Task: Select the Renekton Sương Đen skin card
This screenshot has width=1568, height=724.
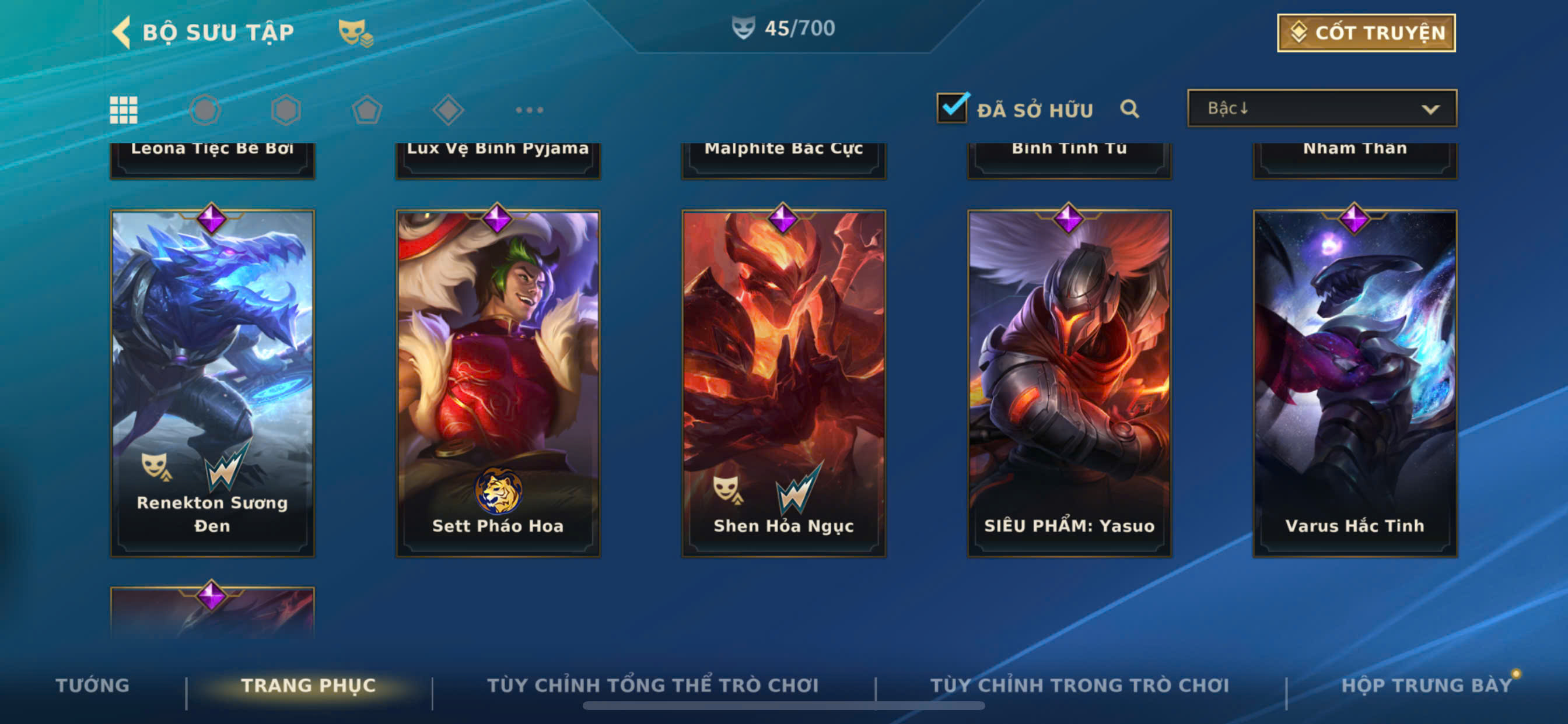Action: pos(212,384)
